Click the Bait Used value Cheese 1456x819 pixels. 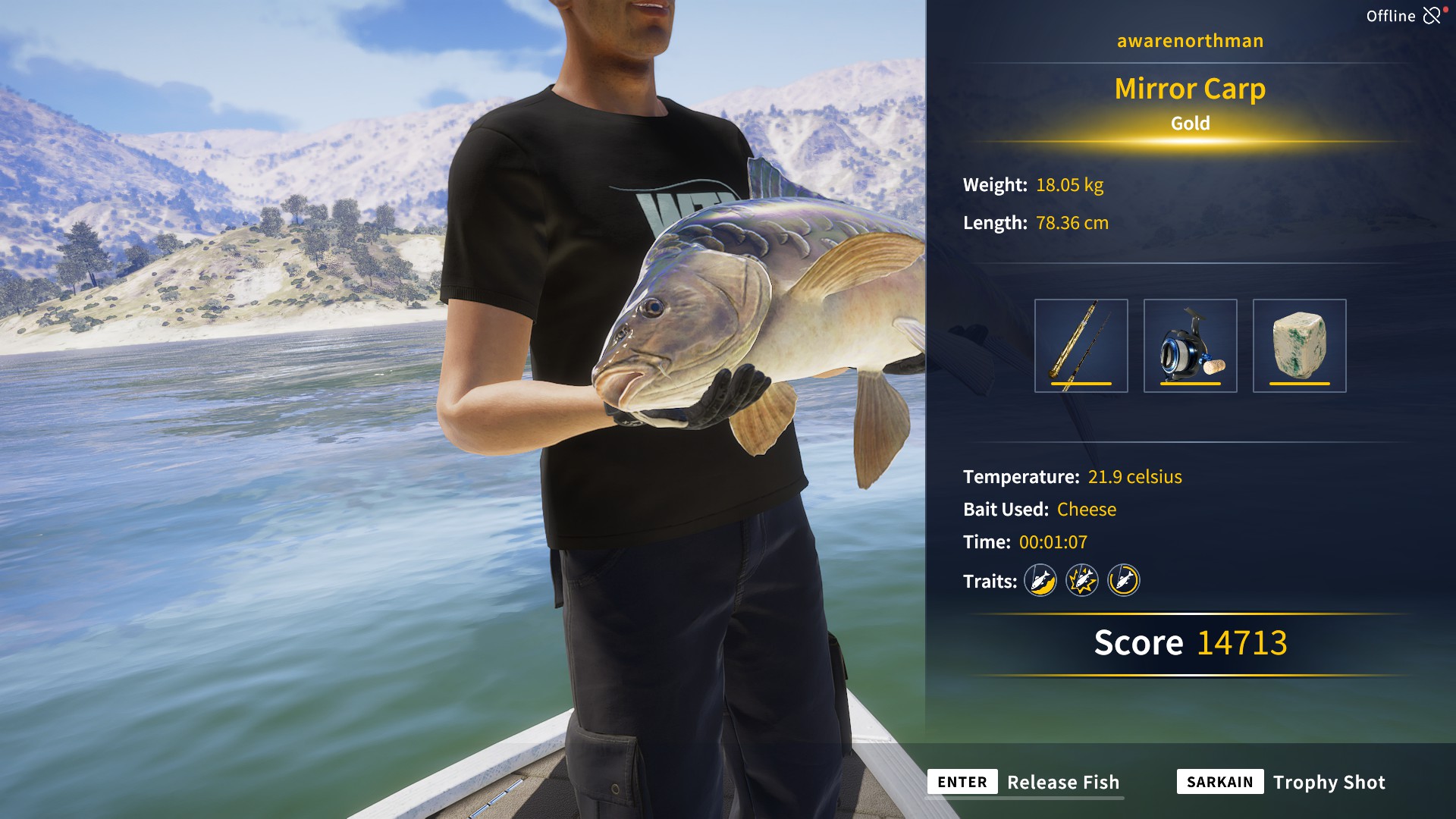coord(1086,510)
